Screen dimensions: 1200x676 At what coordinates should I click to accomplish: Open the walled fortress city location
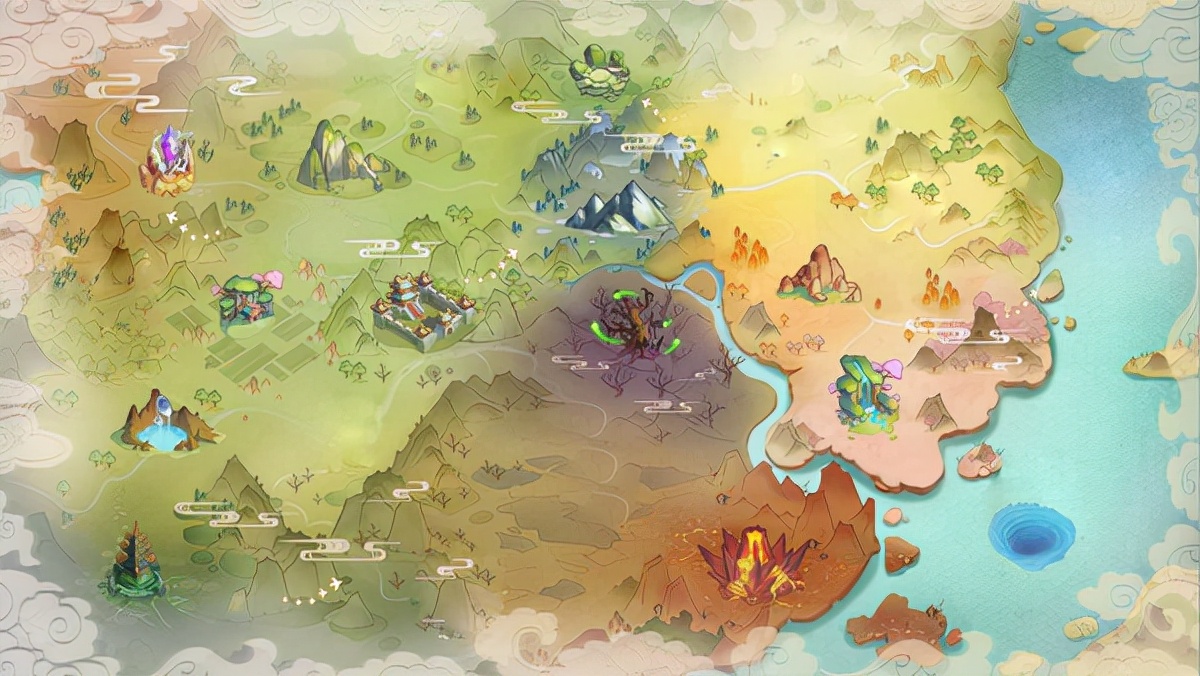tap(422, 310)
